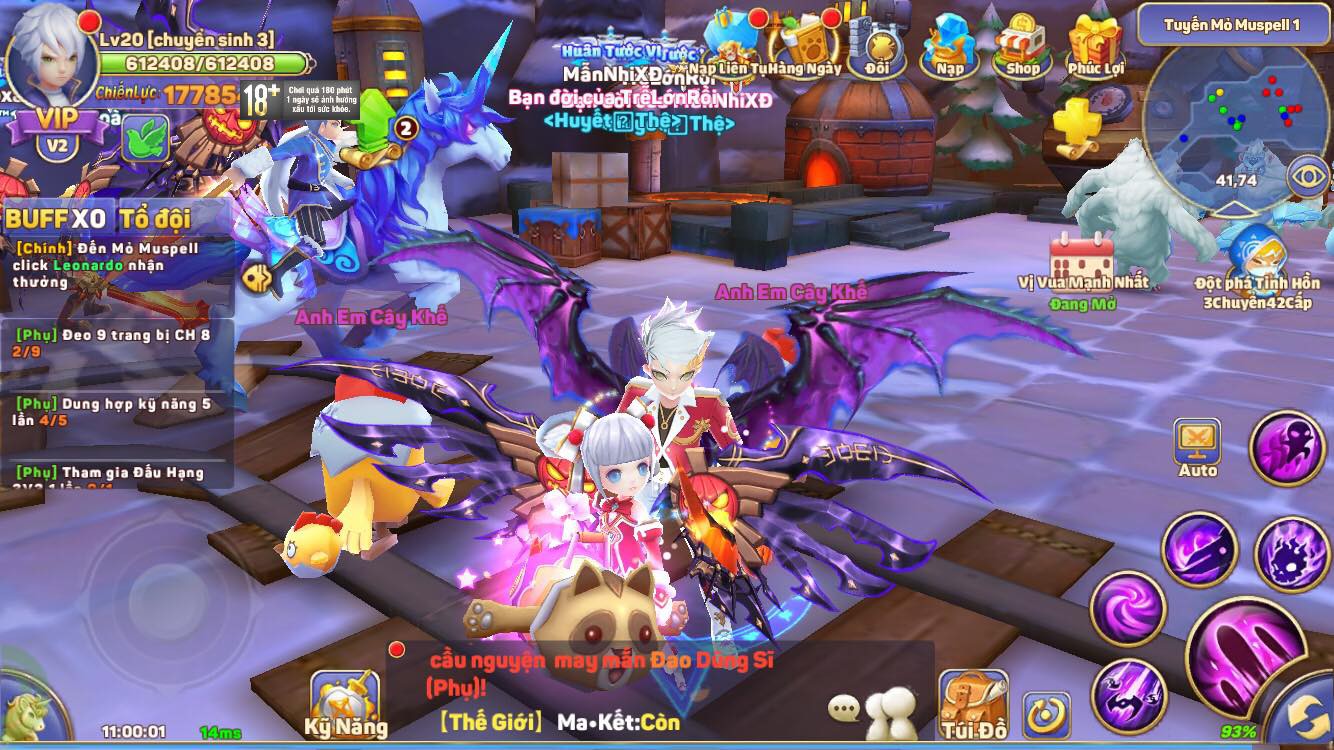Viewport: 1334px width, 750px height.
Task: Open the Đổi exchange menu
Action: [x=877, y=47]
